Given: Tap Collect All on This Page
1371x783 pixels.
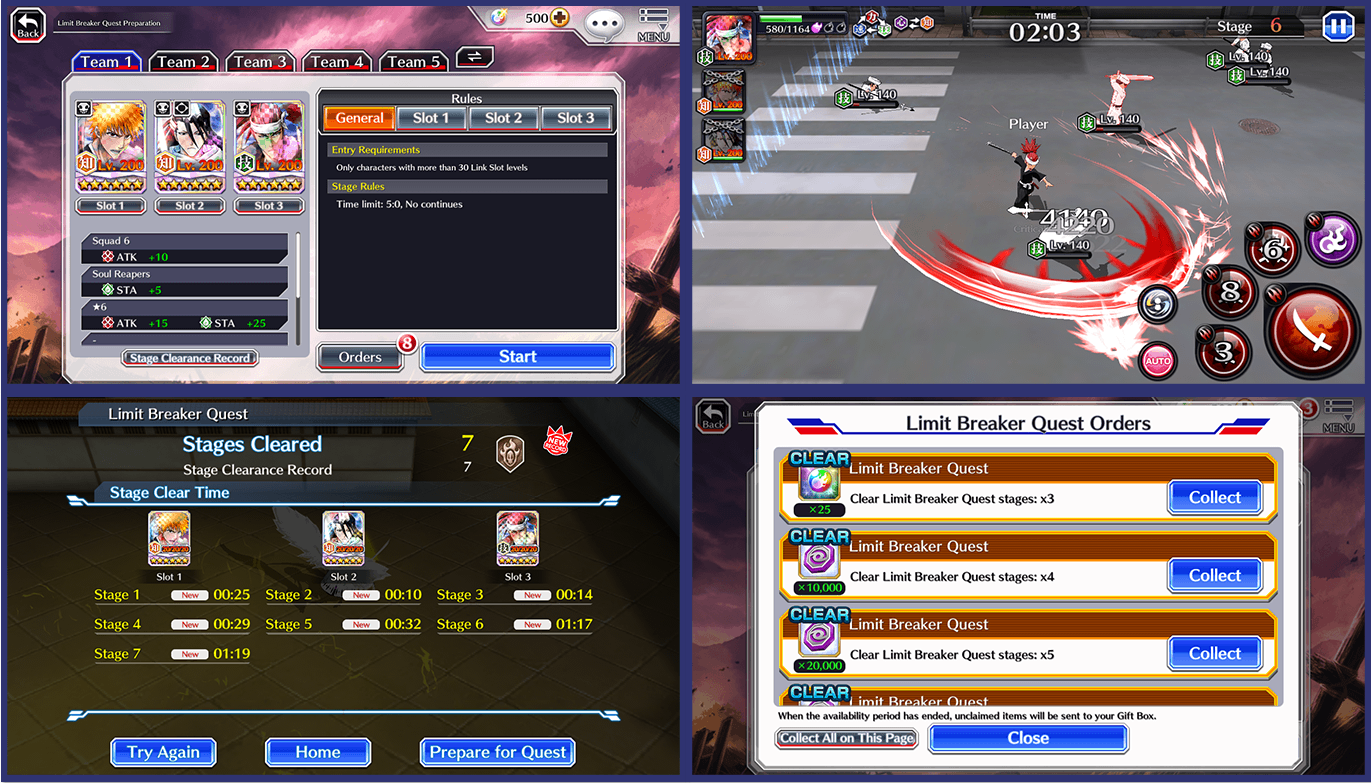Looking at the screenshot, I should pos(846,737).
